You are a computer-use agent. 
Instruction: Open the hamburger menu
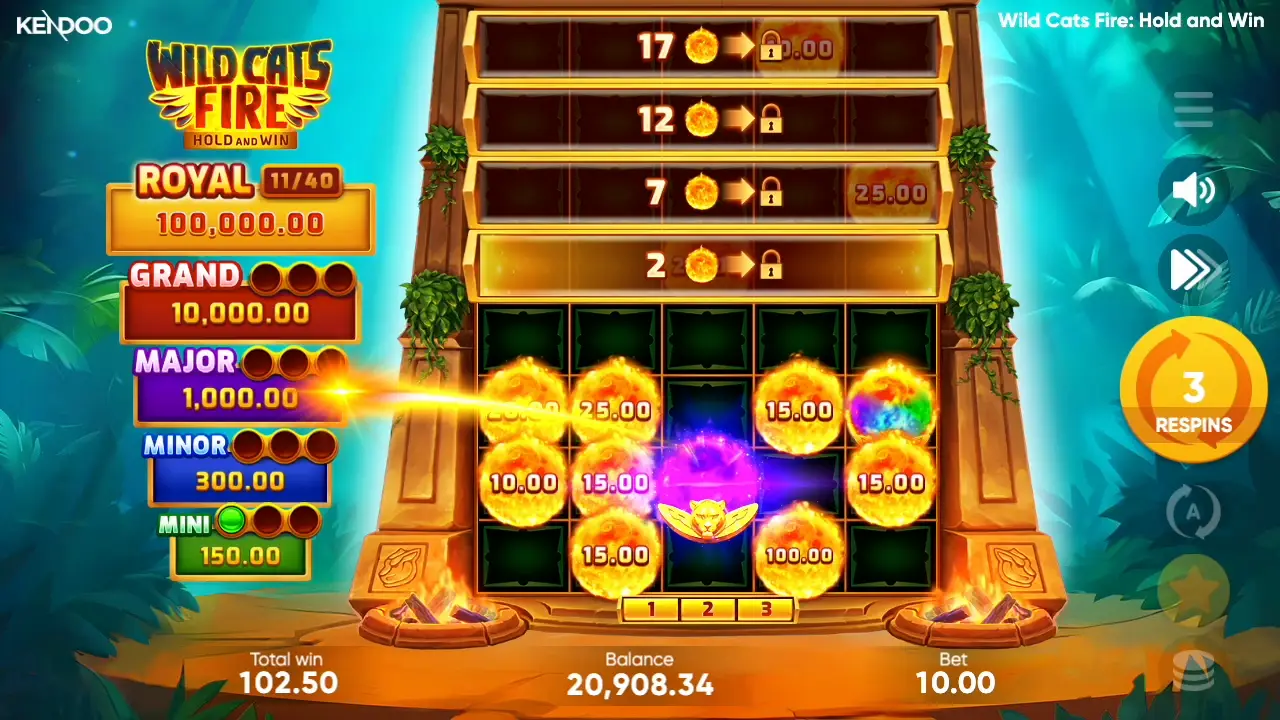point(1192,110)
